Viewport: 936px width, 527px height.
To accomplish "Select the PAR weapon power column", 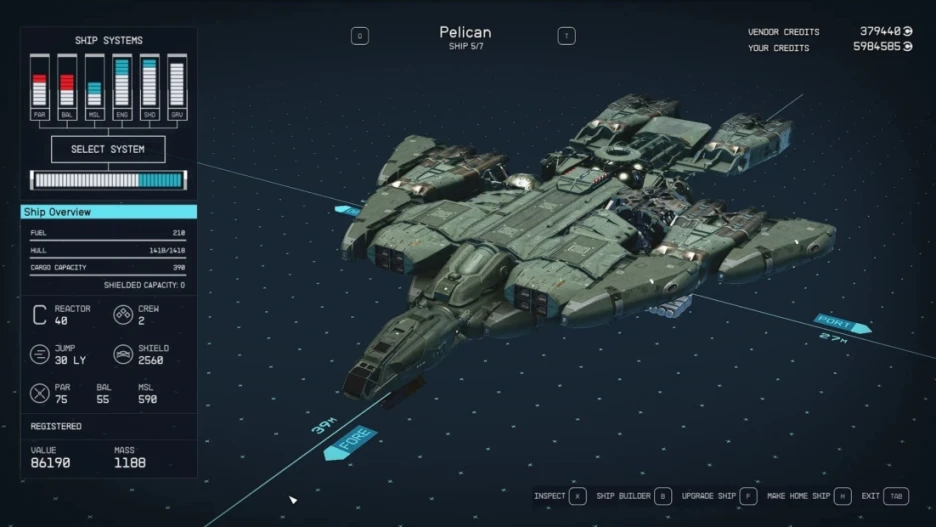I will coord(40,87).
